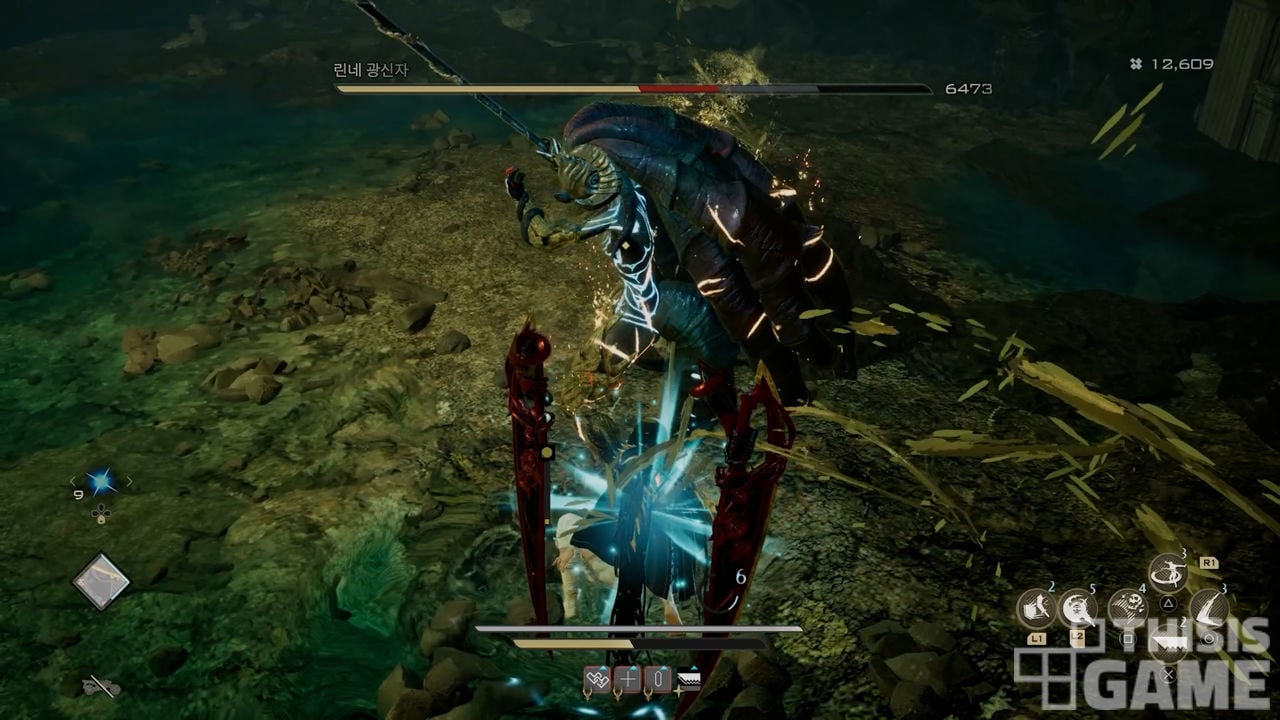Activate the spinning whirlwind attack skill

tap(1166, 574)
